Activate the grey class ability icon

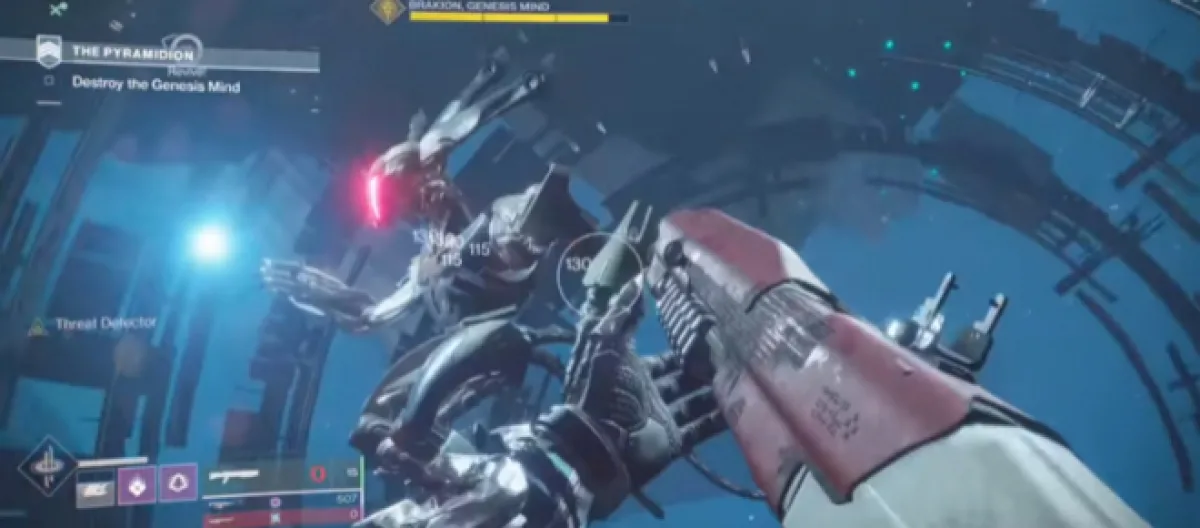tap(96, 489)
